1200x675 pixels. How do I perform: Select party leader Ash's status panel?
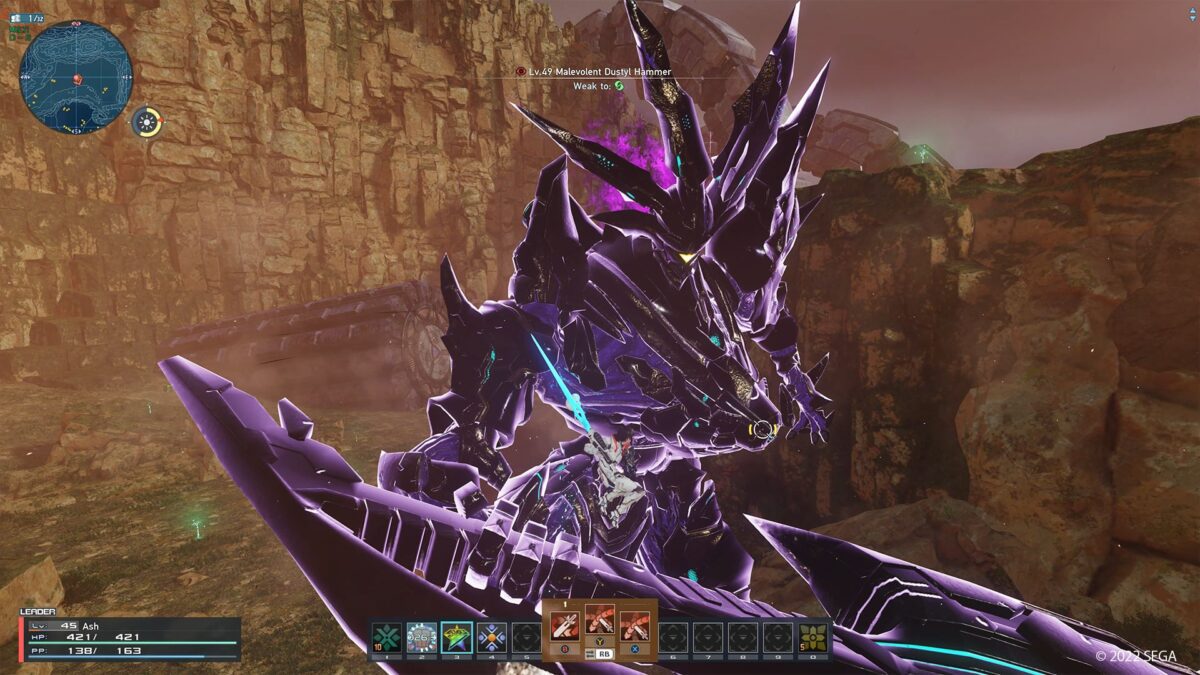(130, 638)
